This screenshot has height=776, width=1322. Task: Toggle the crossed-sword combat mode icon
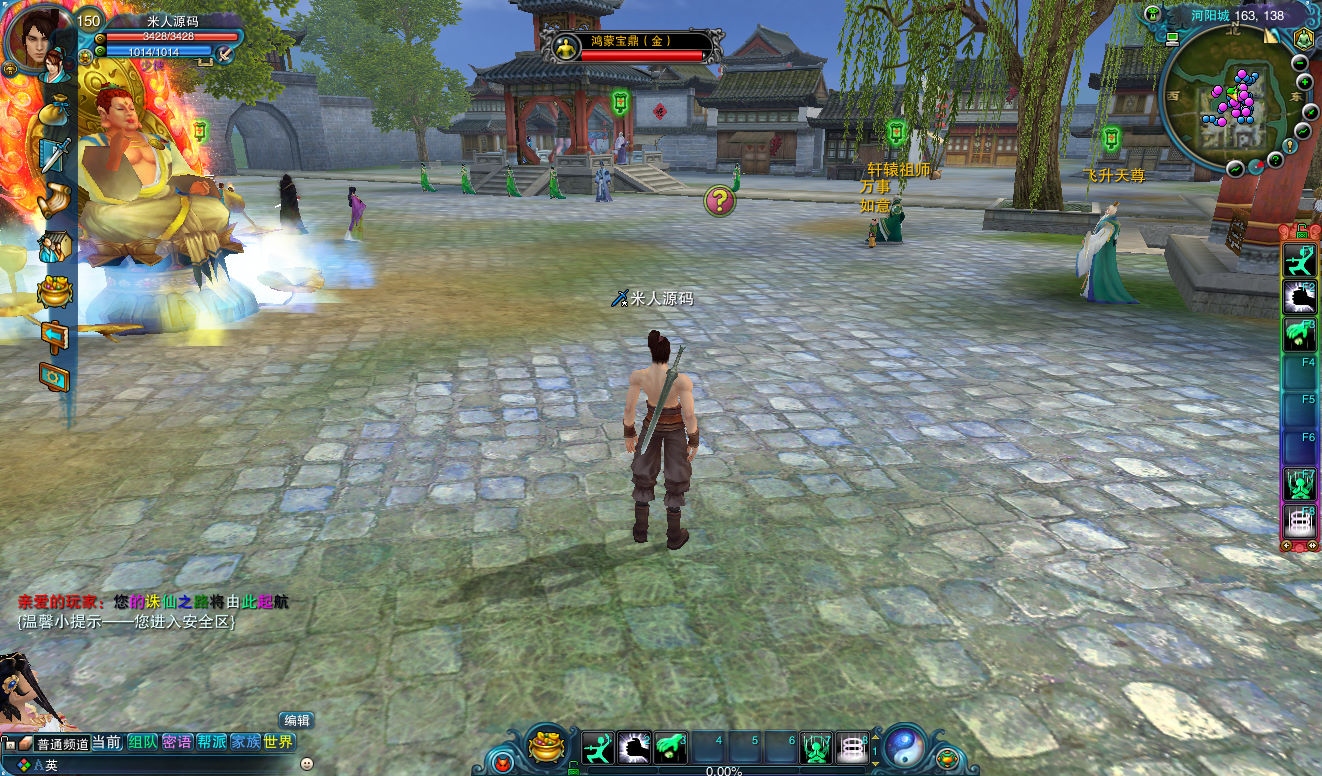pyautogui.click(x=225, y=54)
